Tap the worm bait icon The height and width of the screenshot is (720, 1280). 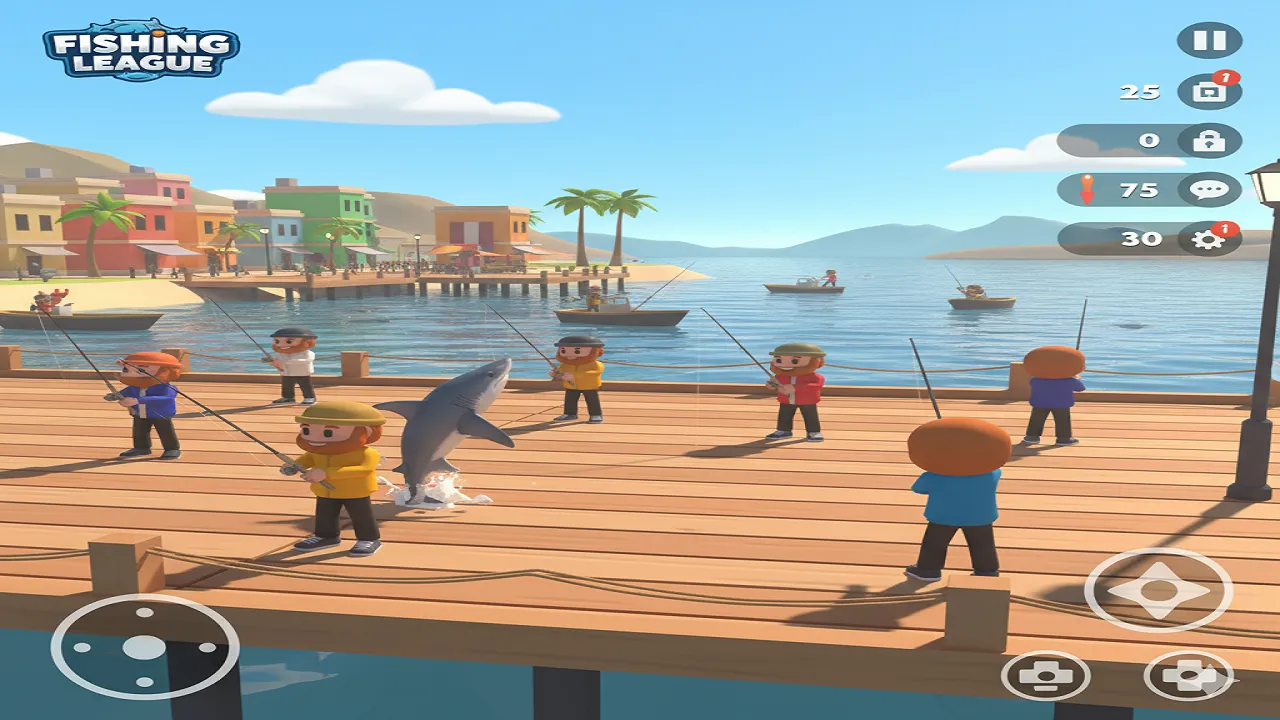1090,188
